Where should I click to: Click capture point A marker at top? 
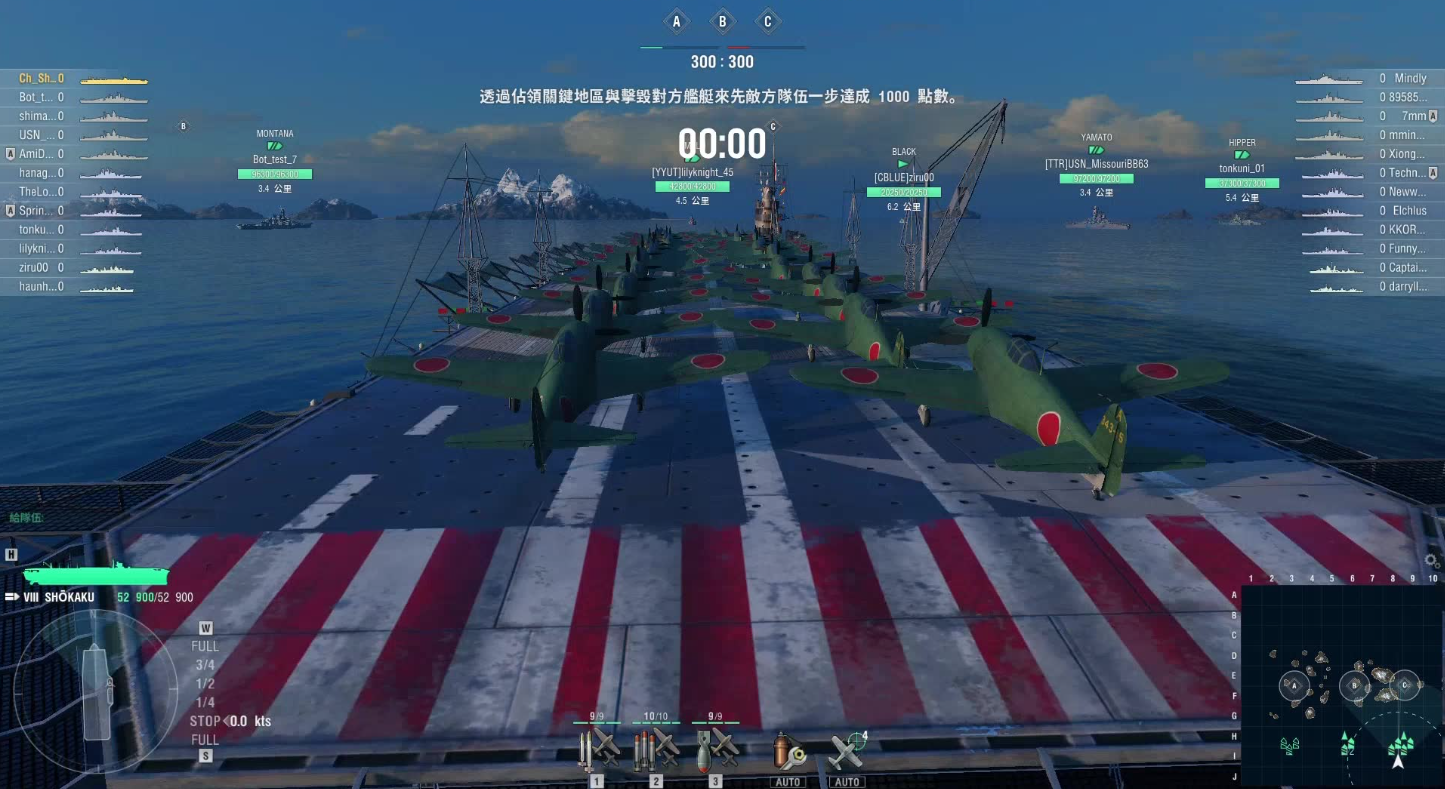(677, 20)
